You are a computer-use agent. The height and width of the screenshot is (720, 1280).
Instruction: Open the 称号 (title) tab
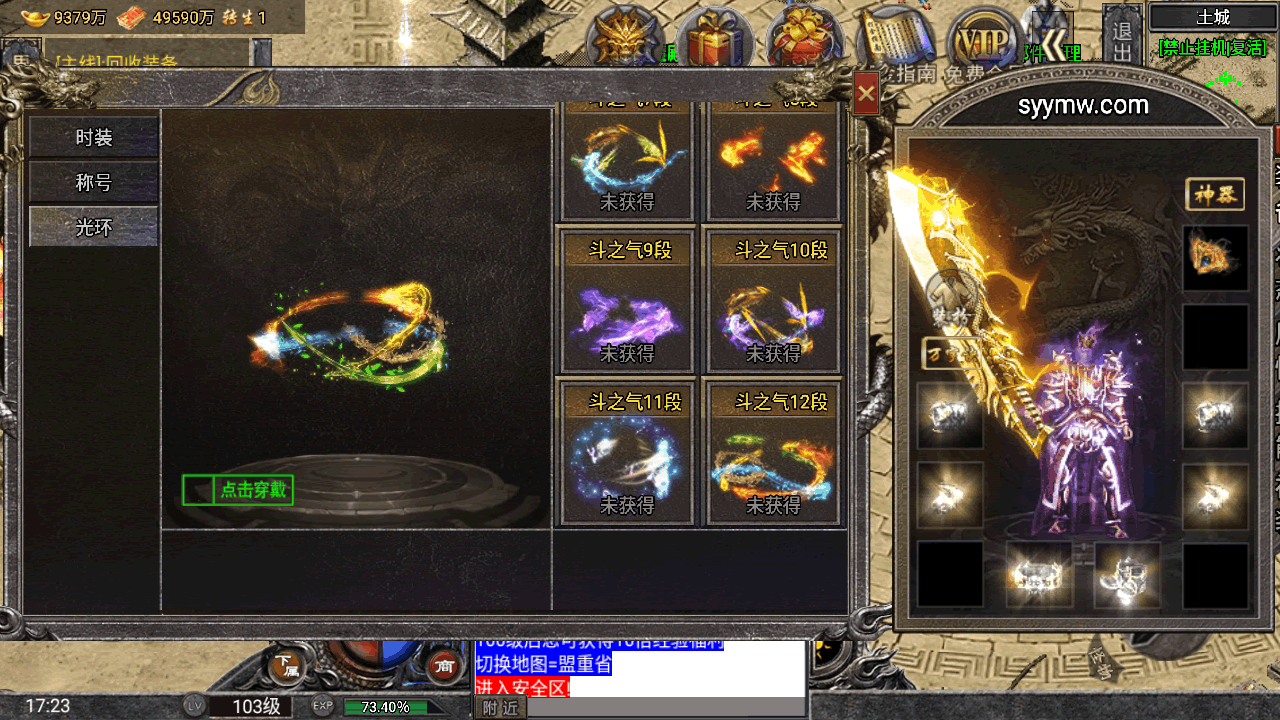click(x=93, y=183)
